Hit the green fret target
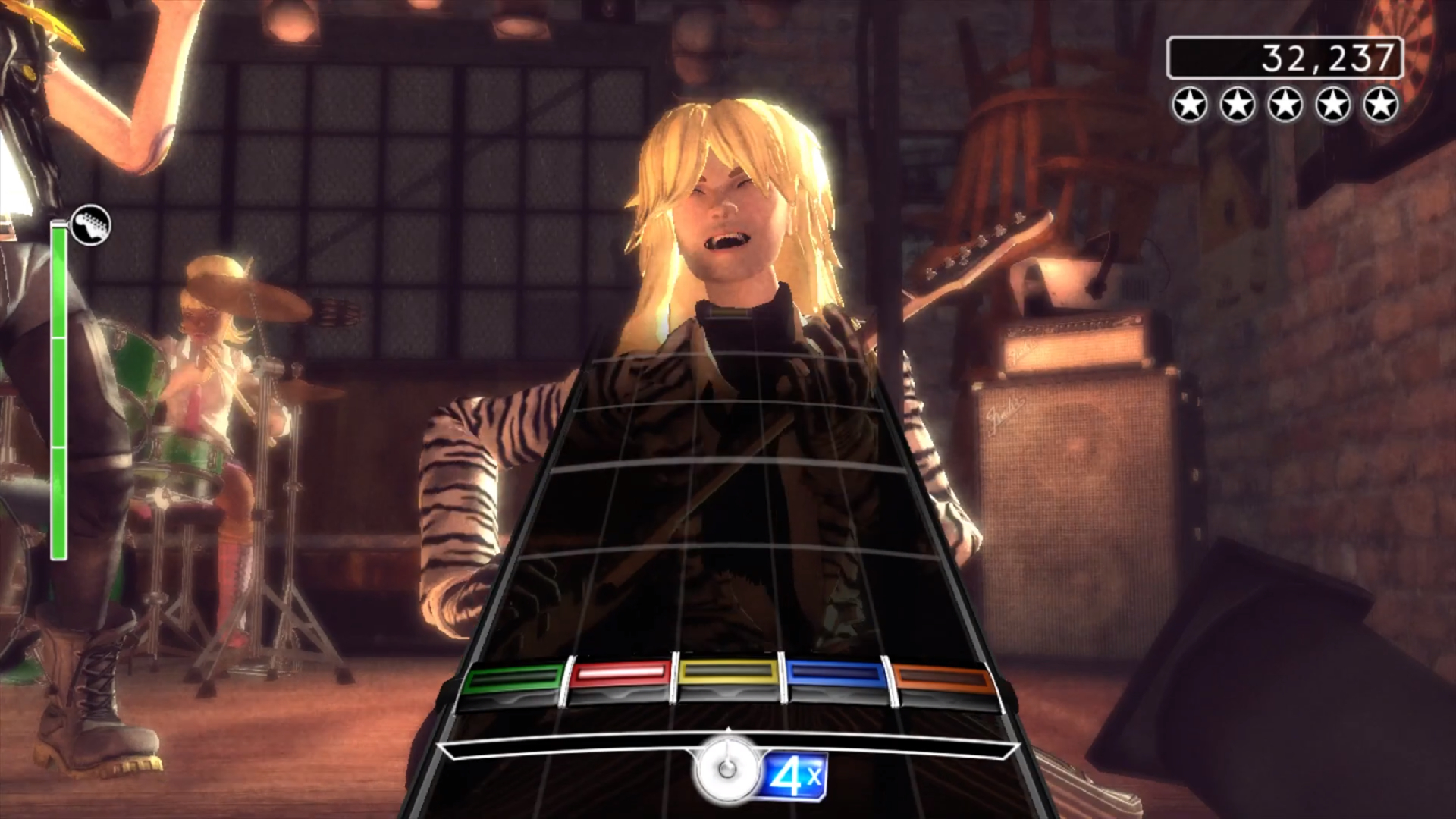The width and height of the screenshot is (1456, 819). click(513, 679)
